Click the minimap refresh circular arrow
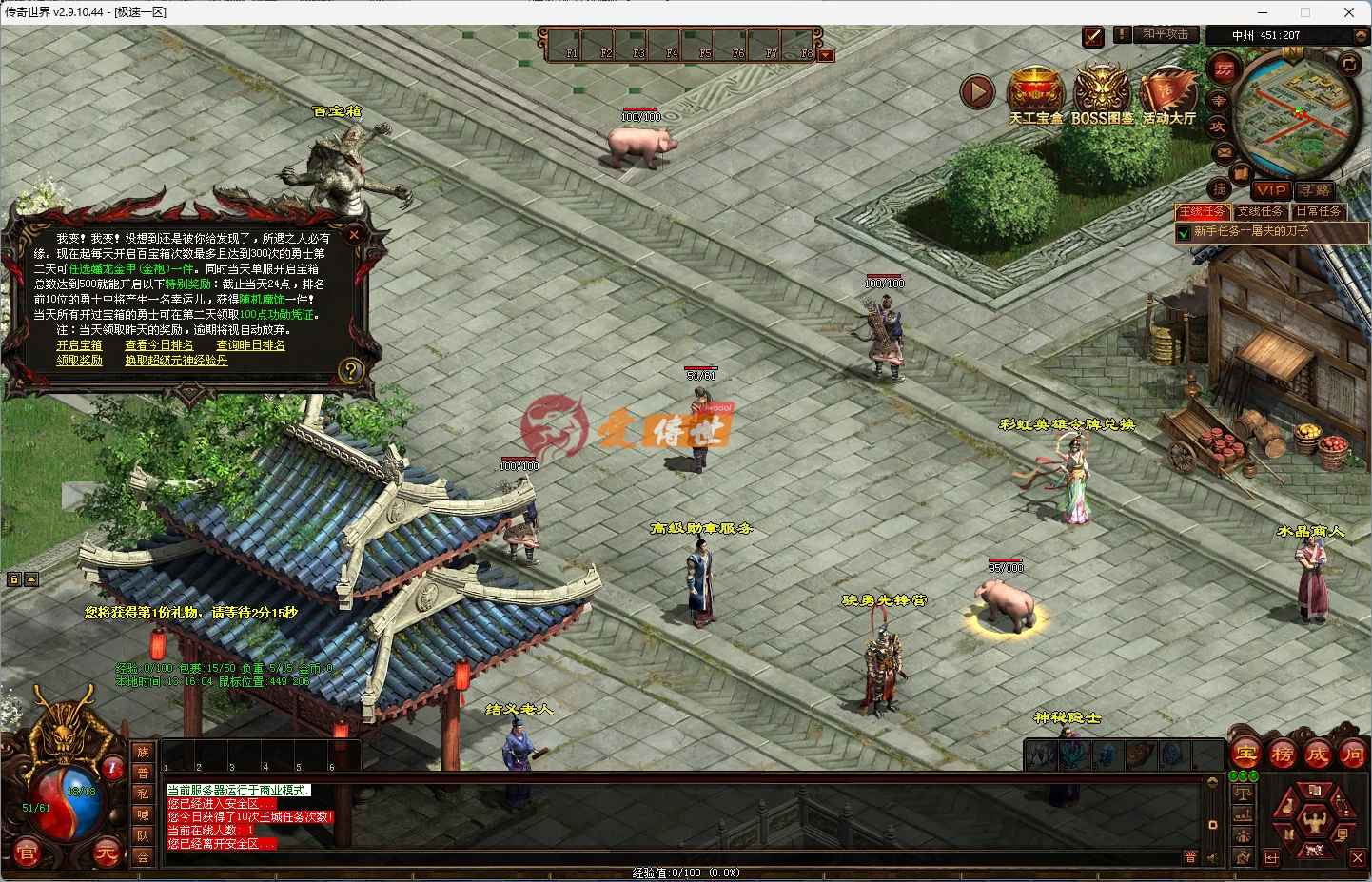Viewport: 1372px width, 882px height. pyautogui.click(x=1349, y=64)
